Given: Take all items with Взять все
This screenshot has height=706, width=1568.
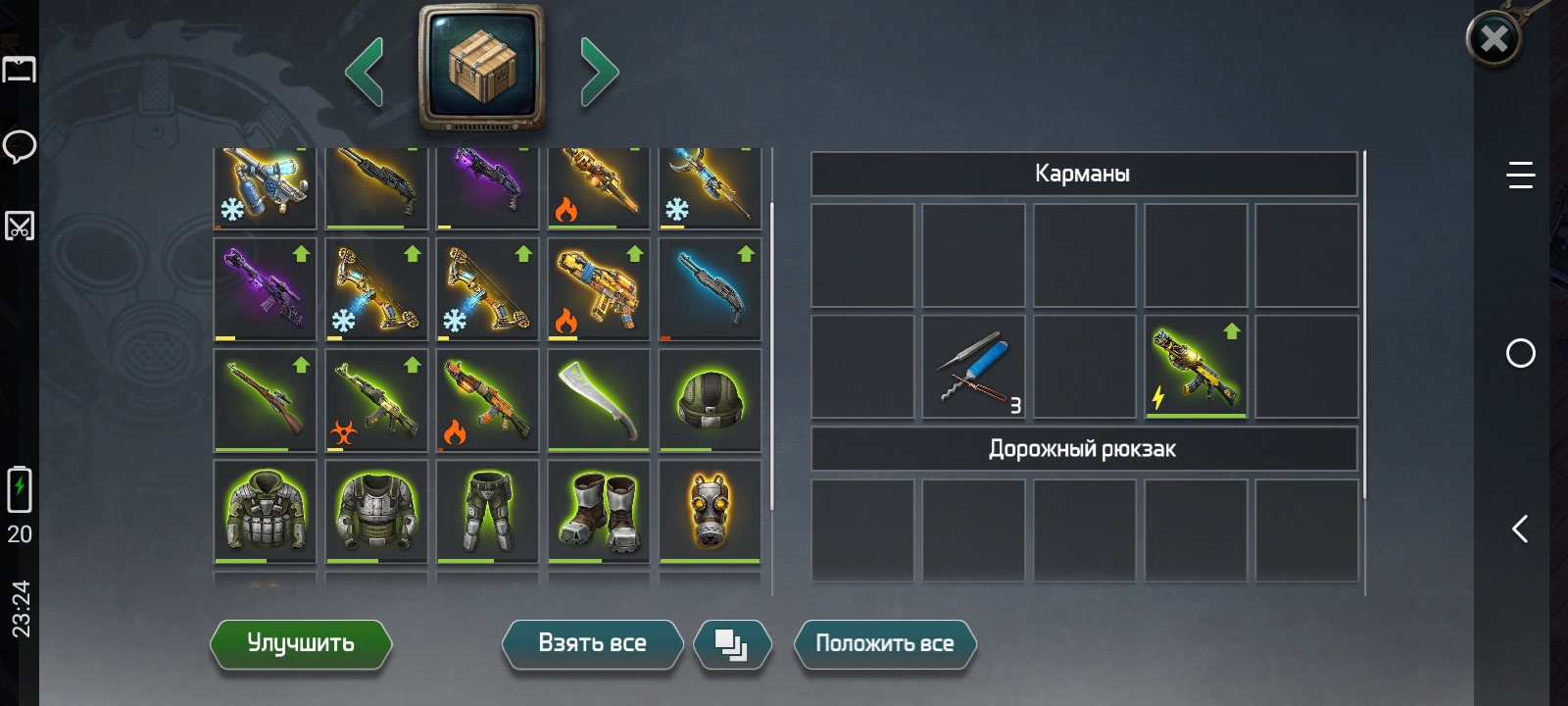Looking at the screenshot, I should pos(592,643).
